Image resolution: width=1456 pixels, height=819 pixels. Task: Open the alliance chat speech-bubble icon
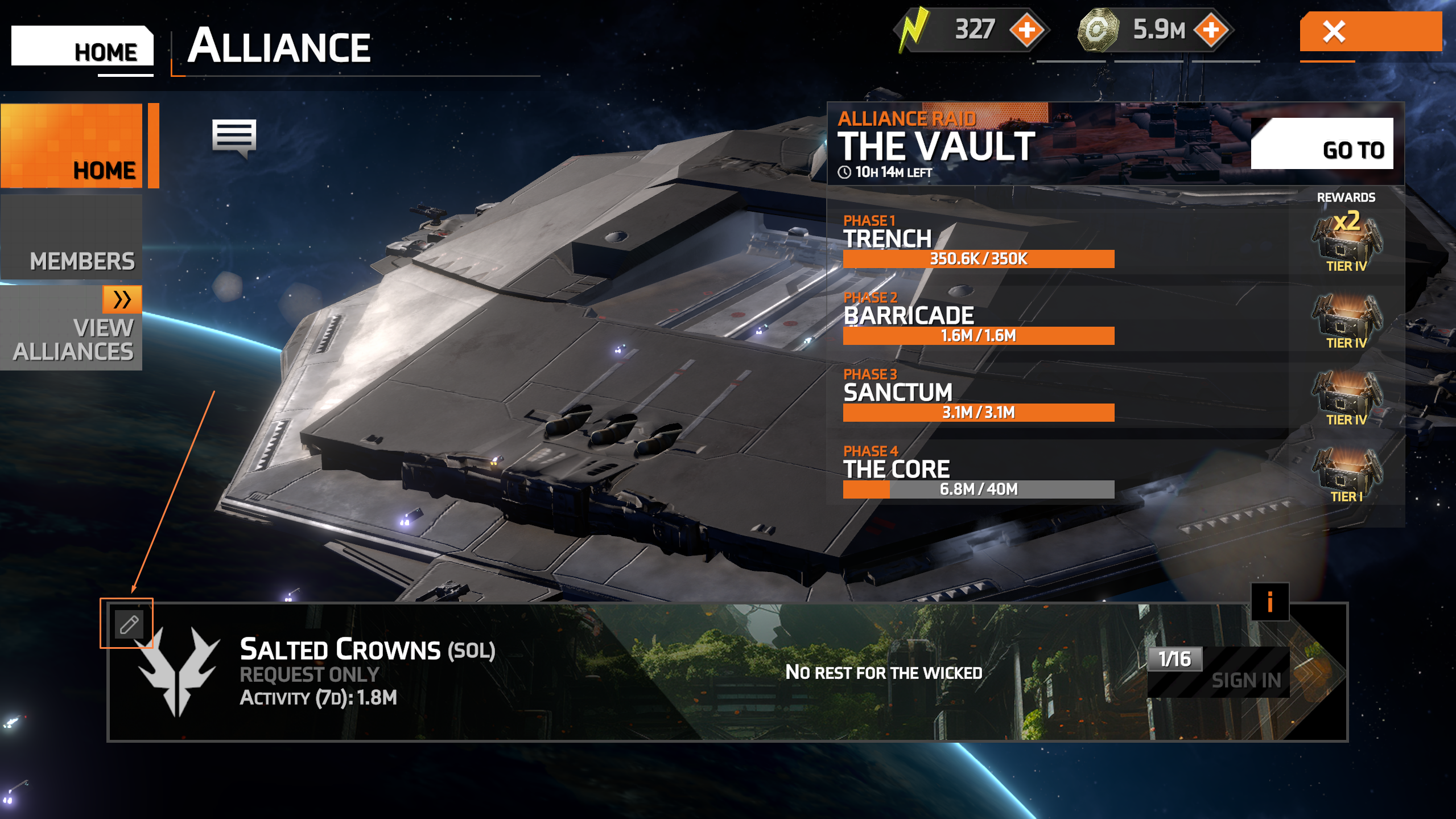pos(234,137)
